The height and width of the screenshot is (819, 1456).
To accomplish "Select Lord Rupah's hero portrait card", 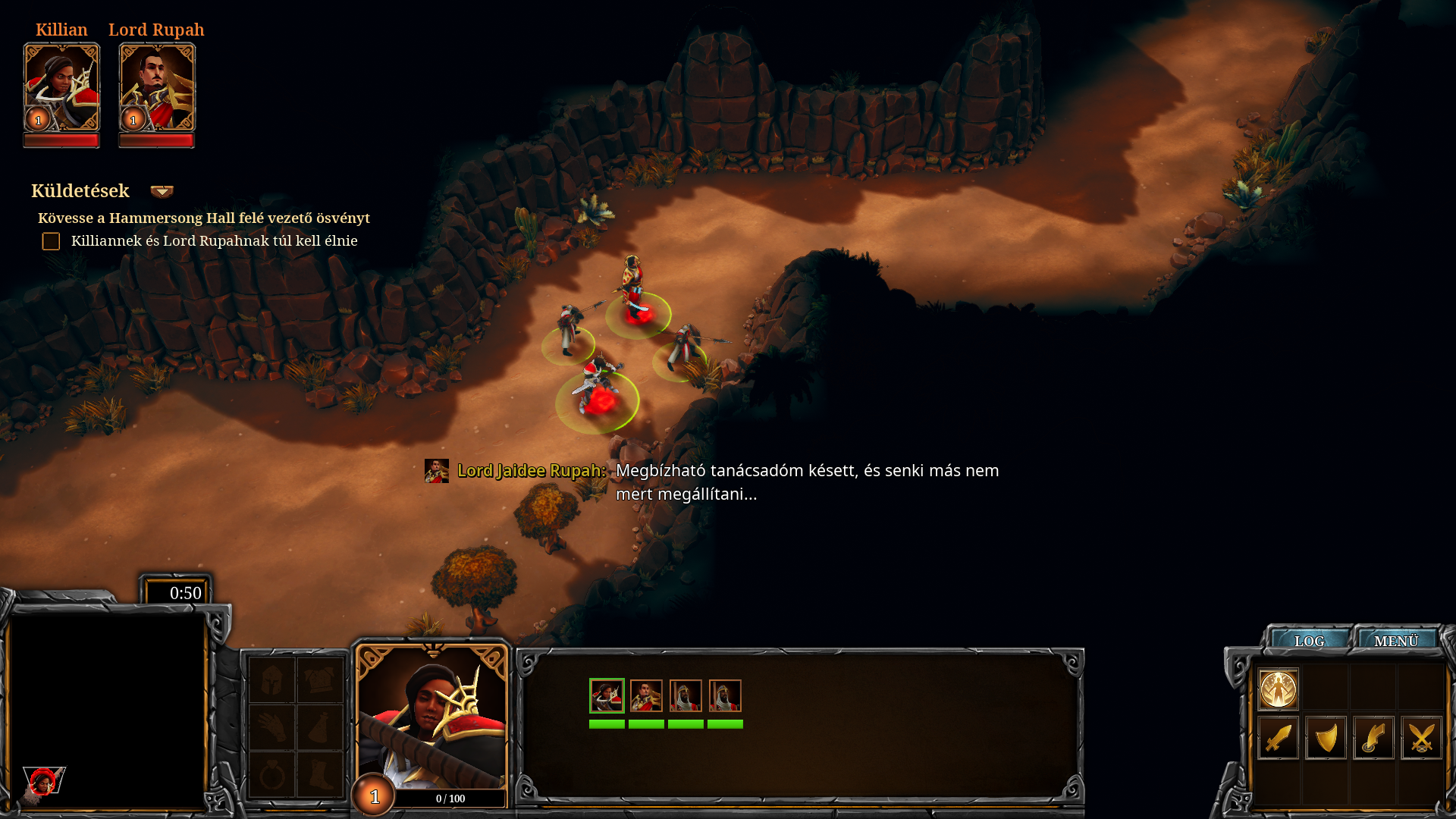I will [157, 88].
